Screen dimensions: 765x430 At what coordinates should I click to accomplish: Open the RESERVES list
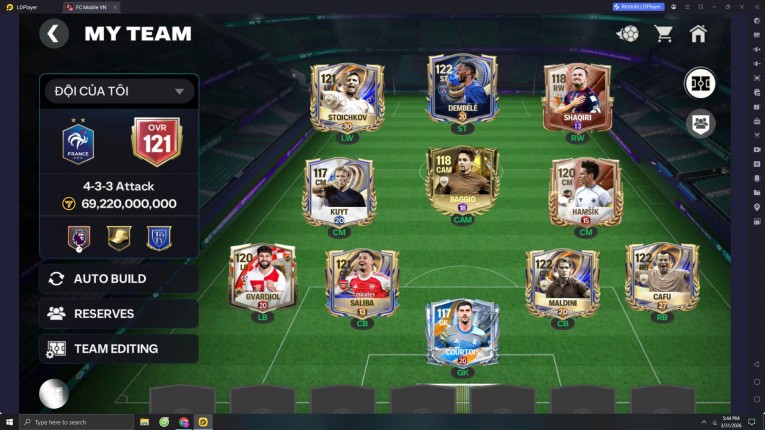point(118,313)
